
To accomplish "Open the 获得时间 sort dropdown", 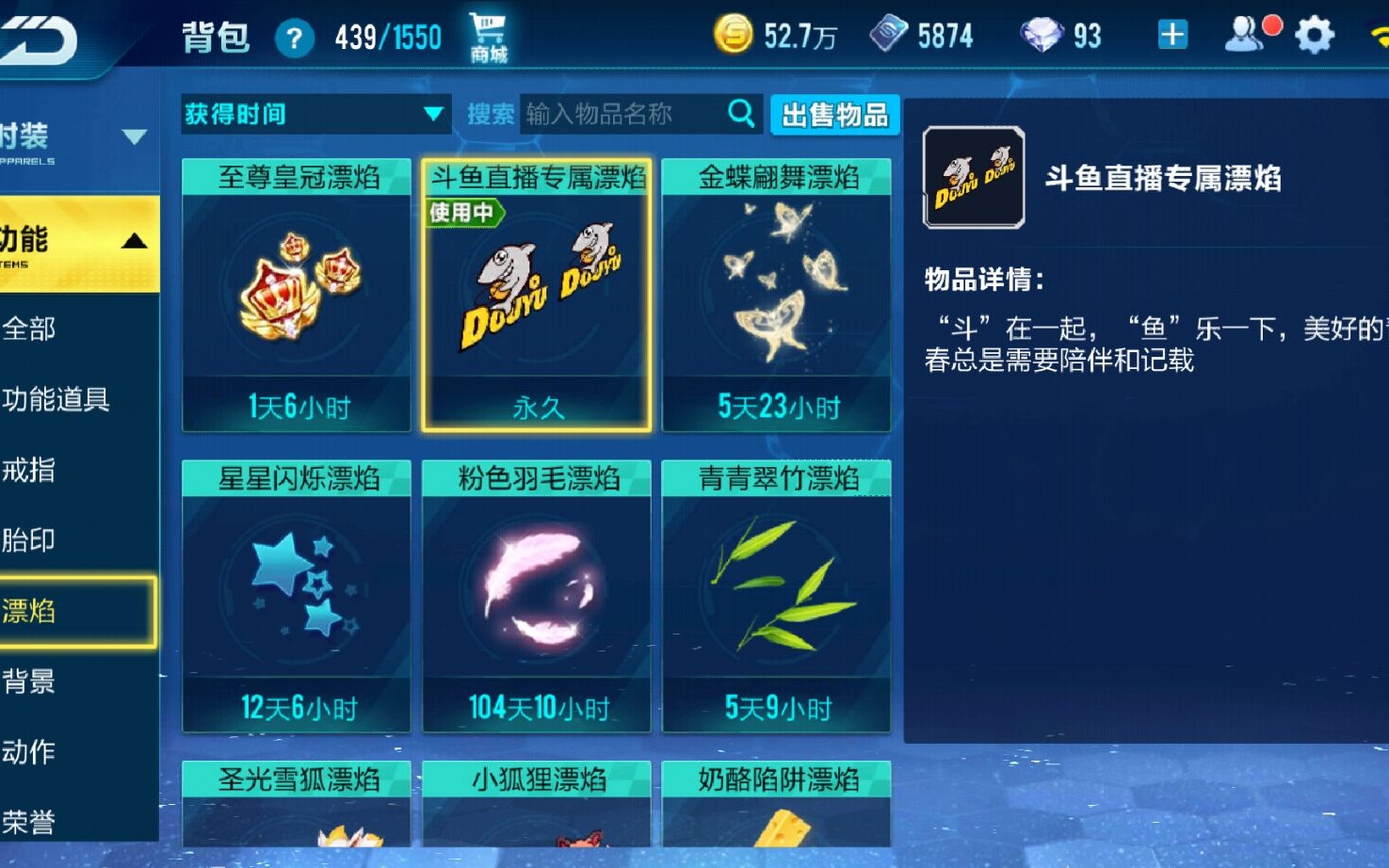I will tap(315, 114).
